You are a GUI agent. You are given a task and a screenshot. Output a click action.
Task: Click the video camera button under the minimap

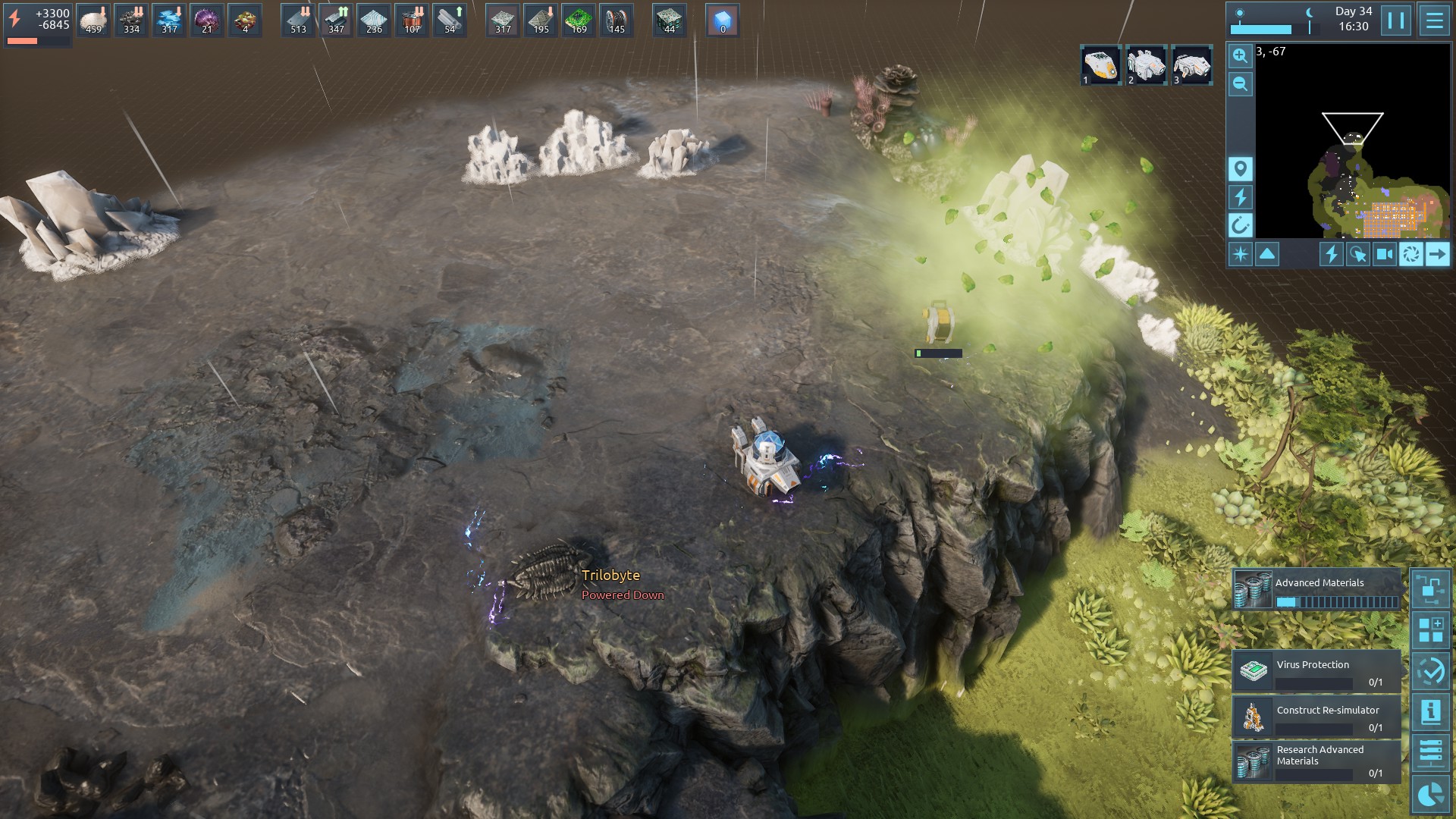(x=1384, y=254)
